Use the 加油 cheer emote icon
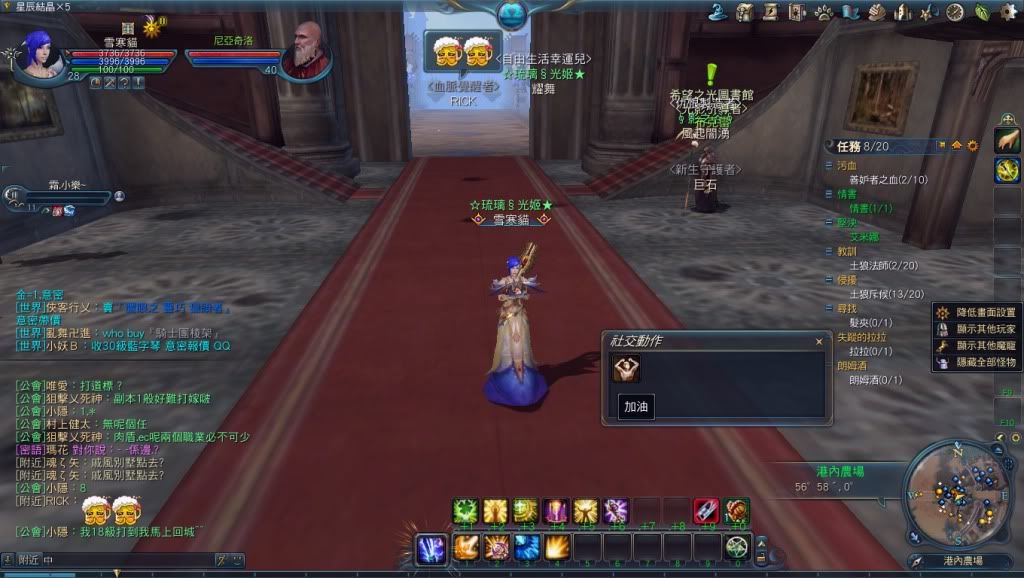Screen dimensions: 1024x578 click(x=627, y=369)
